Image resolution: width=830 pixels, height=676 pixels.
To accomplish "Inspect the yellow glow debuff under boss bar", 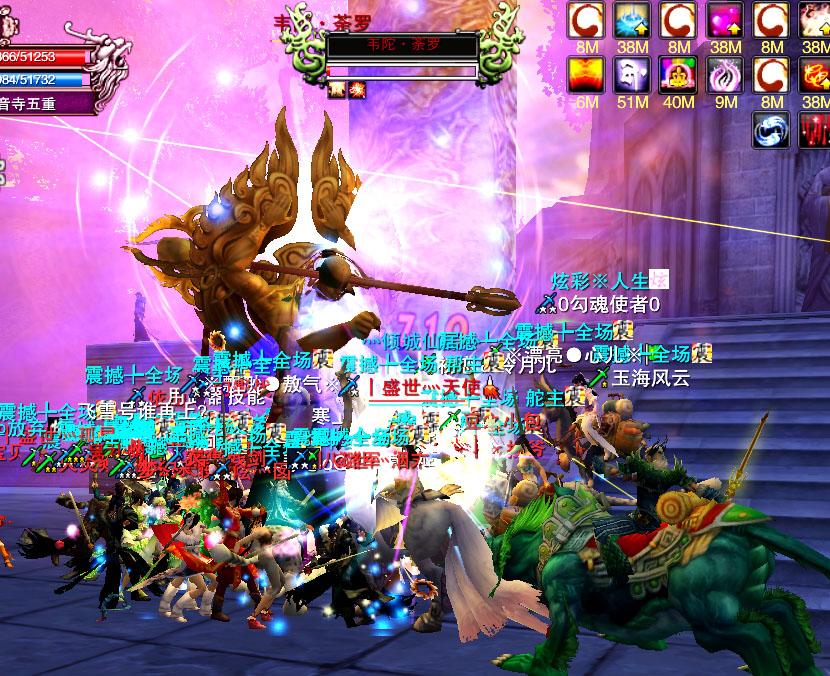I will click(x=337, y=90).
